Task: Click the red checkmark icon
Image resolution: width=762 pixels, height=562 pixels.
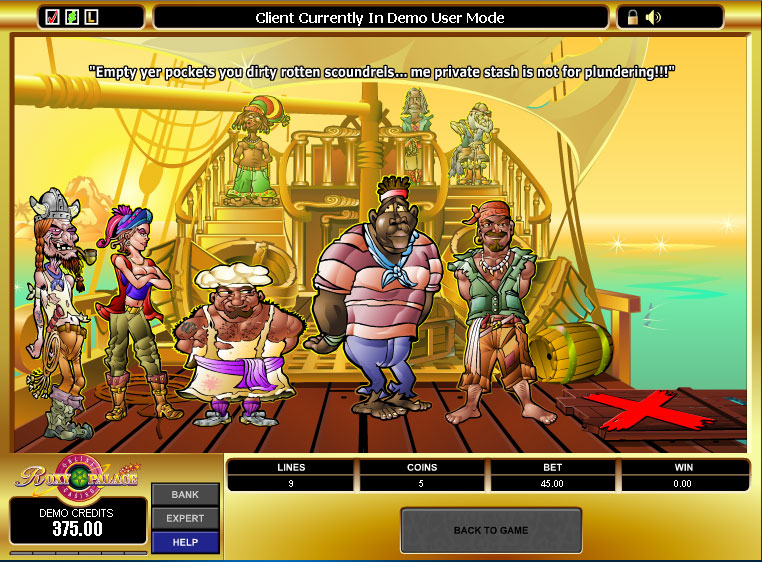Action: [53, 17]
